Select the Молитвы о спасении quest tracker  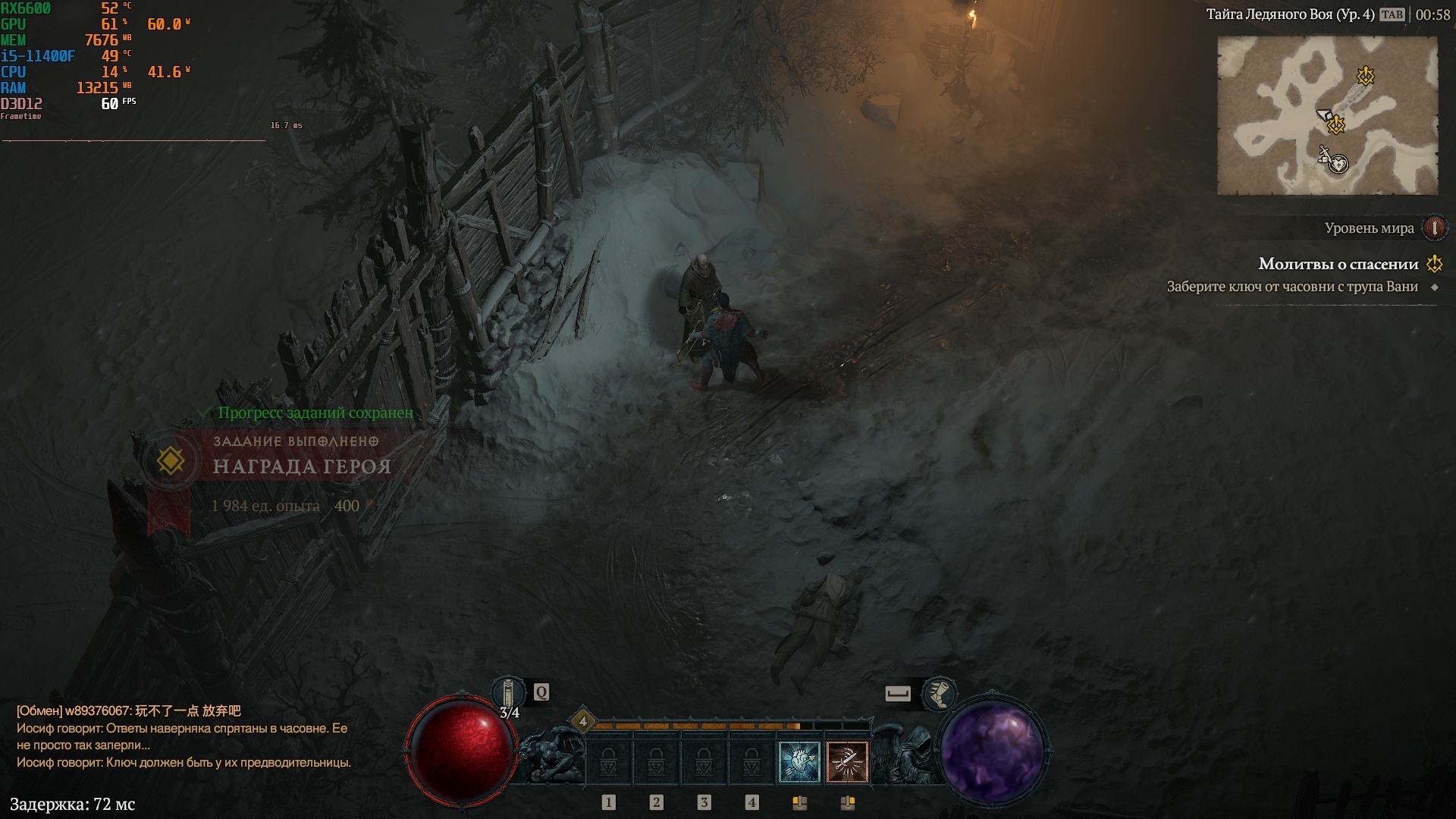1338,264
